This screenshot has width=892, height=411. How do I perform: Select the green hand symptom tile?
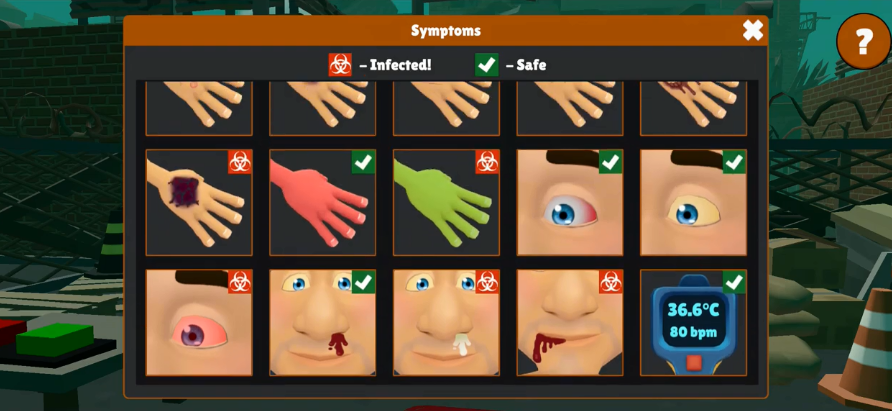pyautogui.click(x=446, y=202)
